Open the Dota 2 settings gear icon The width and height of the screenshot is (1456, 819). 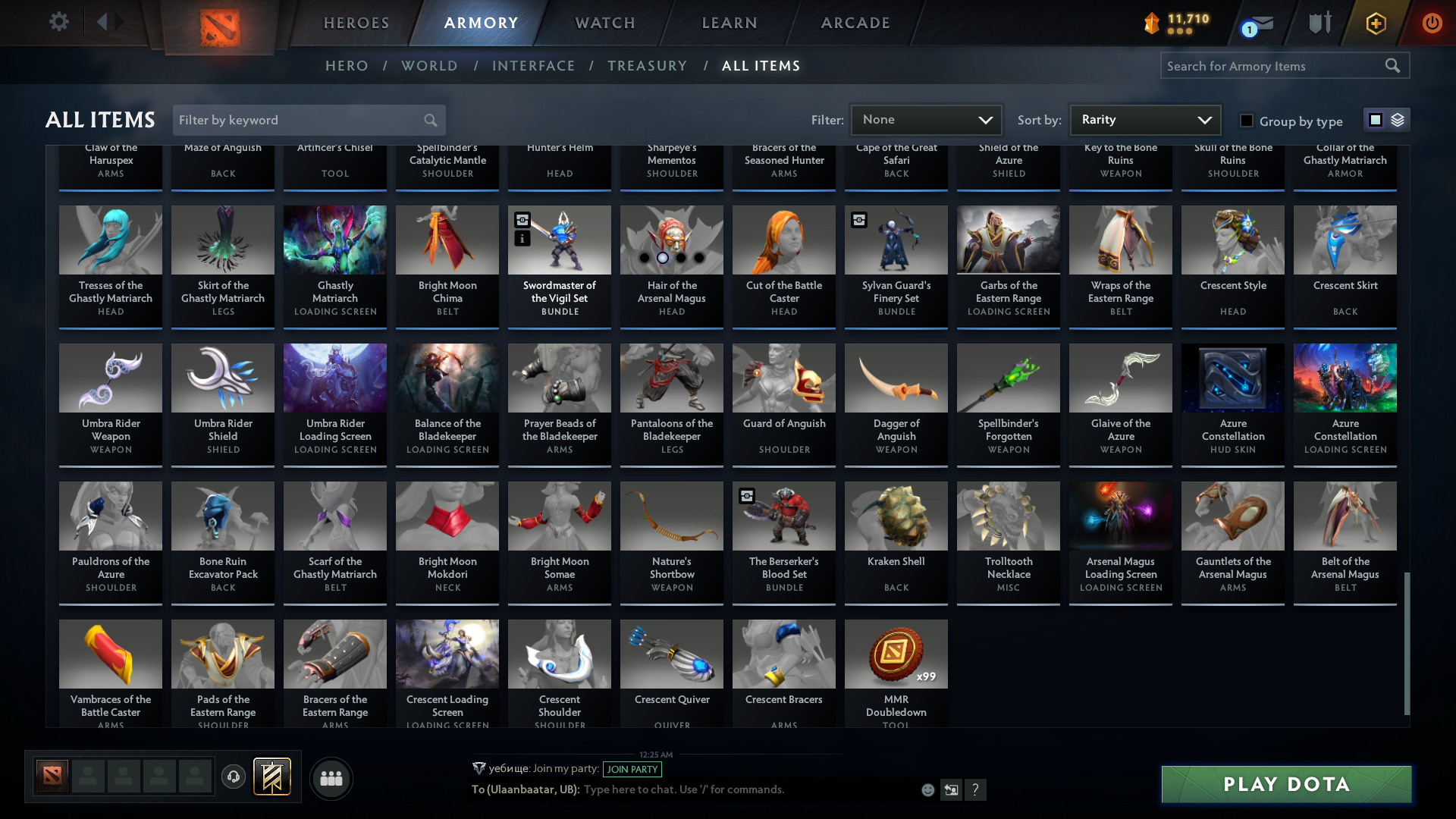[x=59, y=22]
